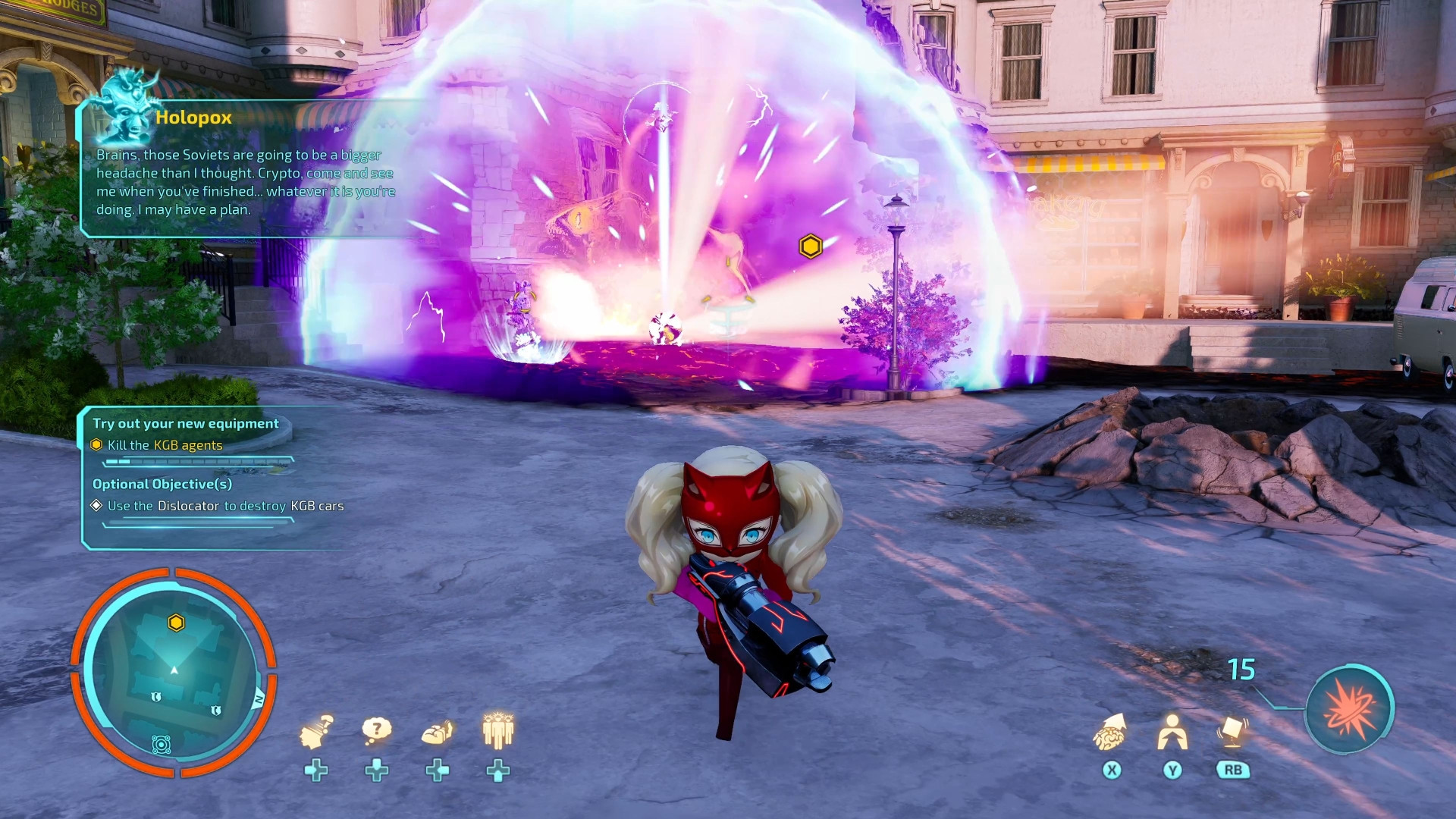Click the hexagonal objective marker on the minimap
This screenshot has width=1456, height=819.
[176, 622]
